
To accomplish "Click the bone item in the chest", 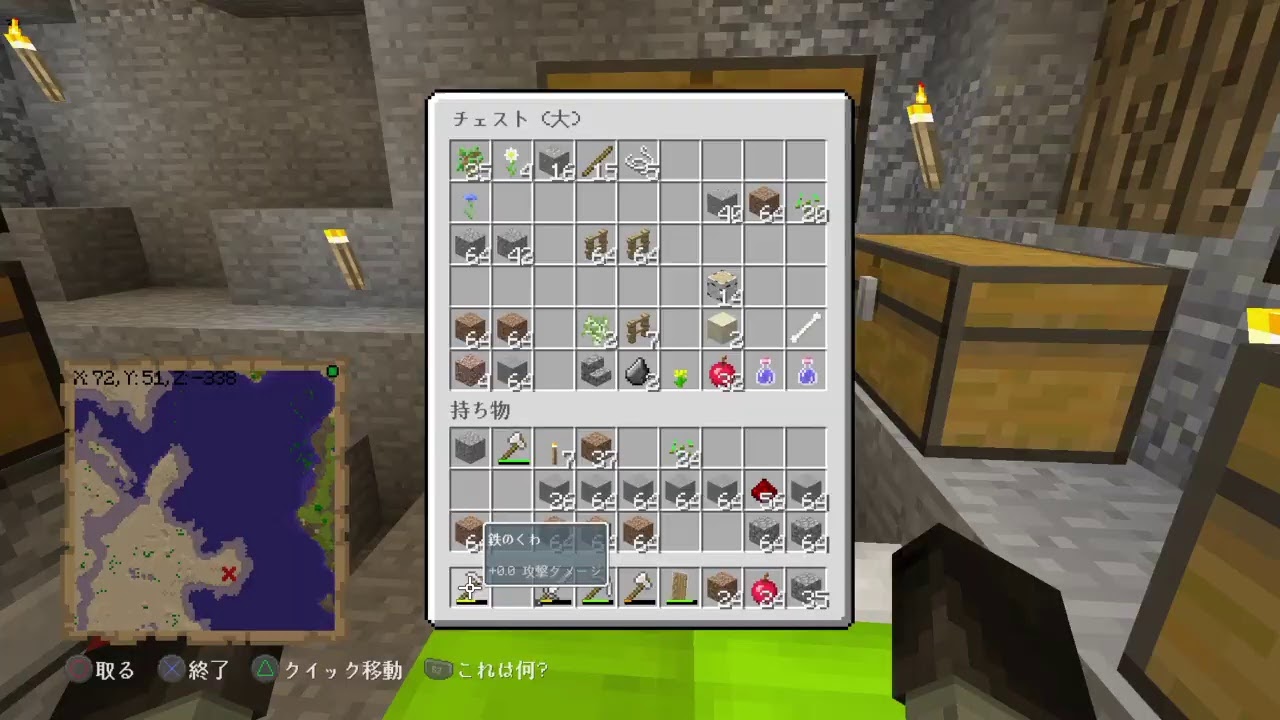I will tap(806, 330).
